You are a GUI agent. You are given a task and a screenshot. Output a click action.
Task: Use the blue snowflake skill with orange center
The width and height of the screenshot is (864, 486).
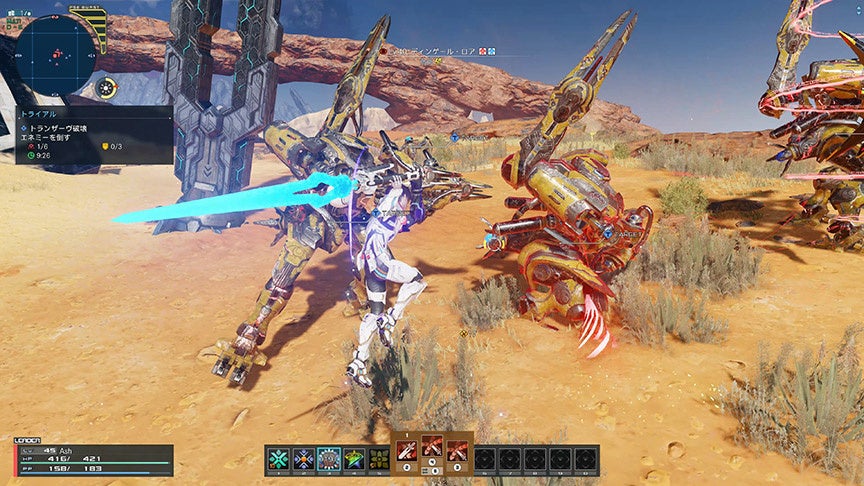point(304,459)
